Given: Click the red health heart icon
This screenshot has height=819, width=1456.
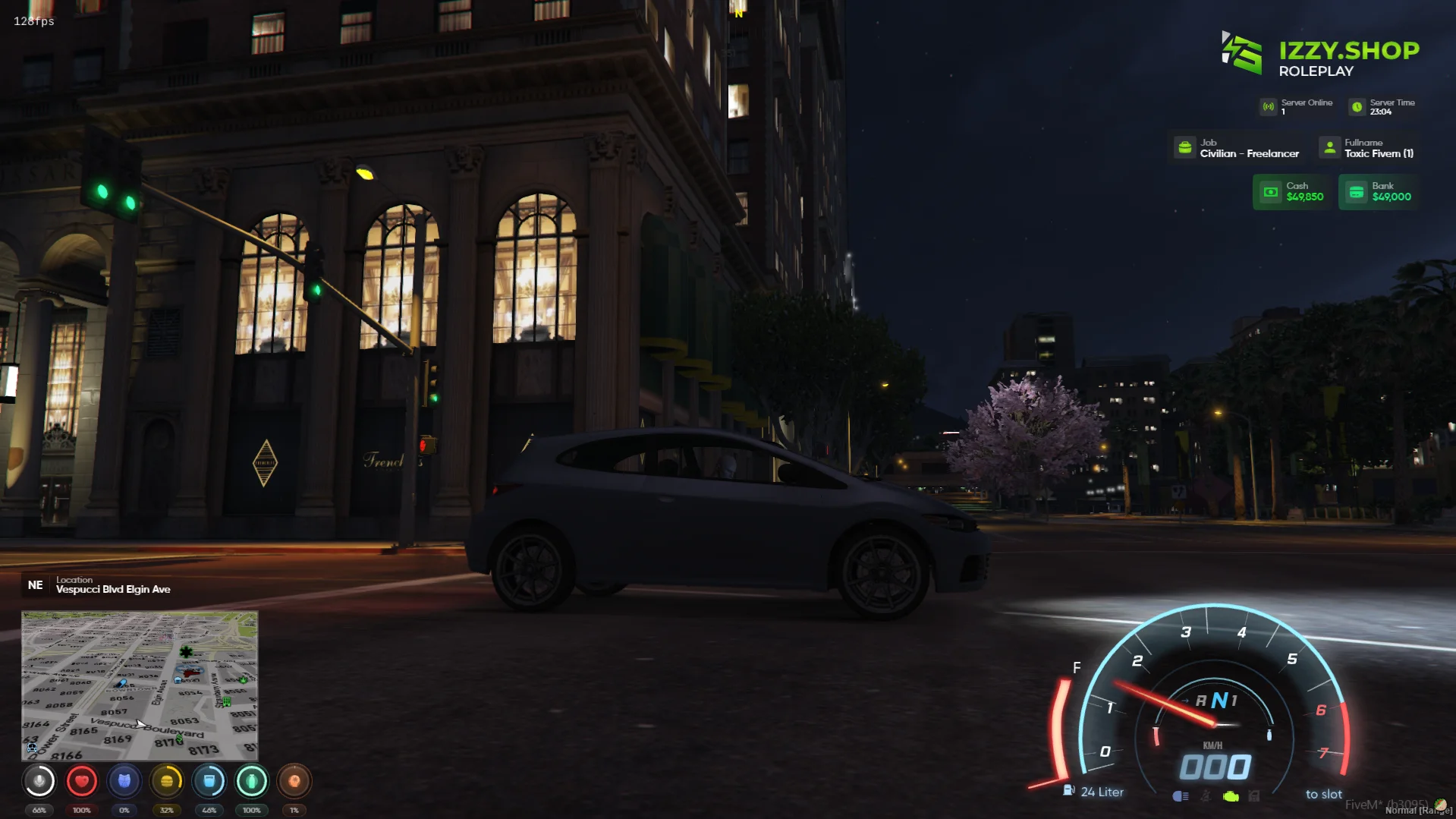Looking at the screenshot, I should pyautogui.click(x=82, y=780).
